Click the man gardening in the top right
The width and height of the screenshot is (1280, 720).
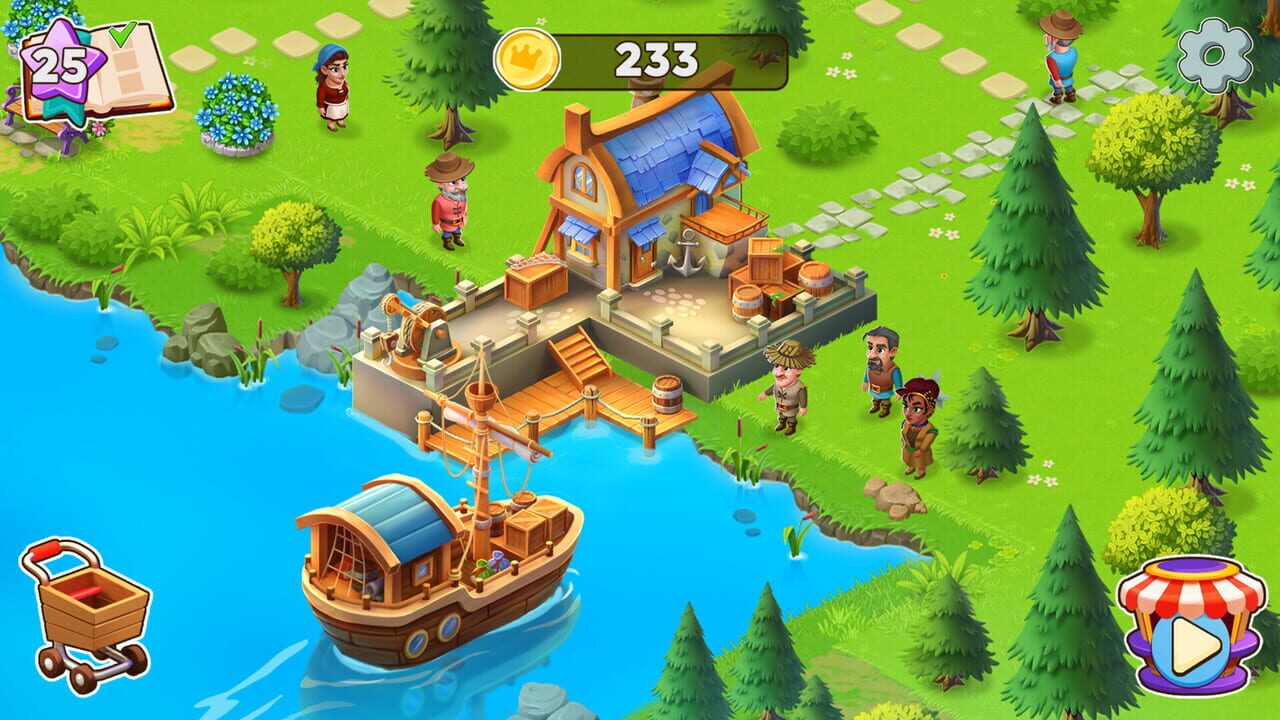pos(1062,55)
